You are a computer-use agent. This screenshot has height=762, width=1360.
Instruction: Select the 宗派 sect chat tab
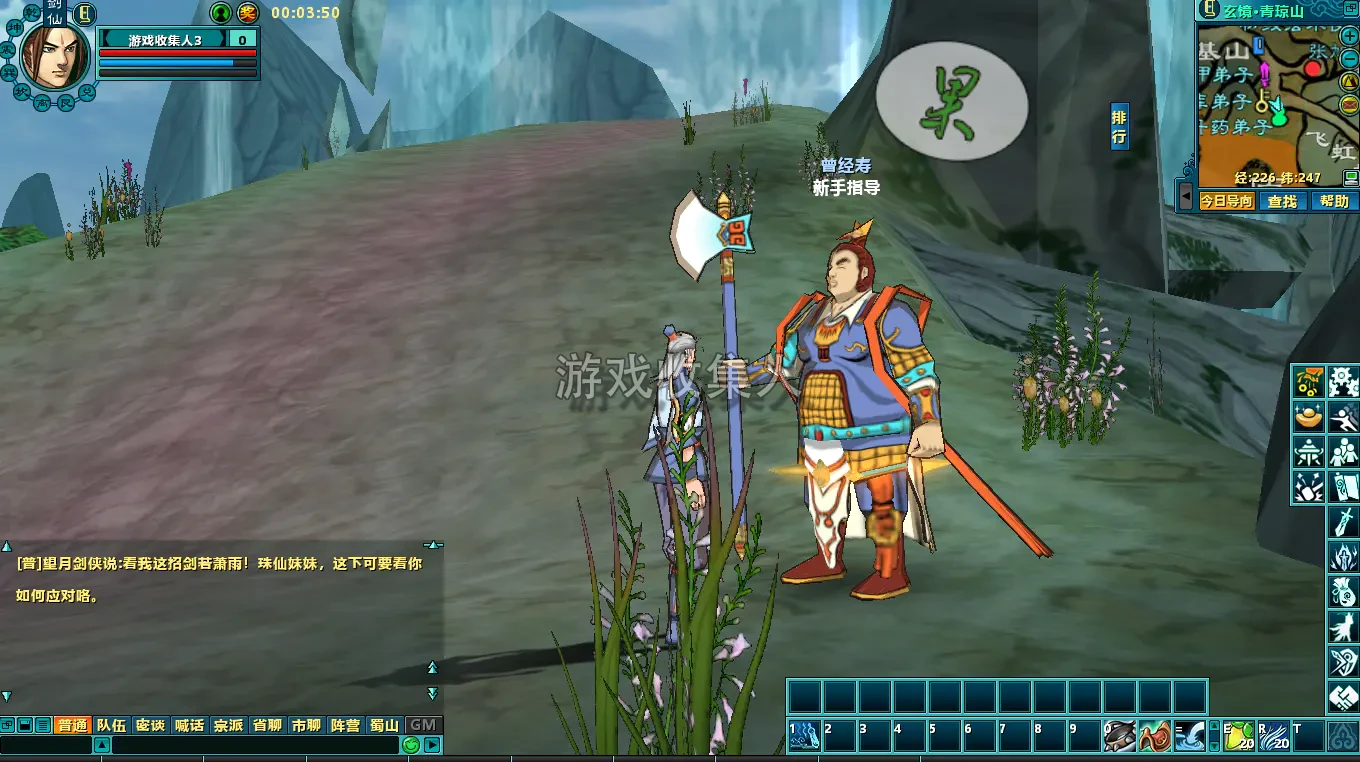[228, 725]
